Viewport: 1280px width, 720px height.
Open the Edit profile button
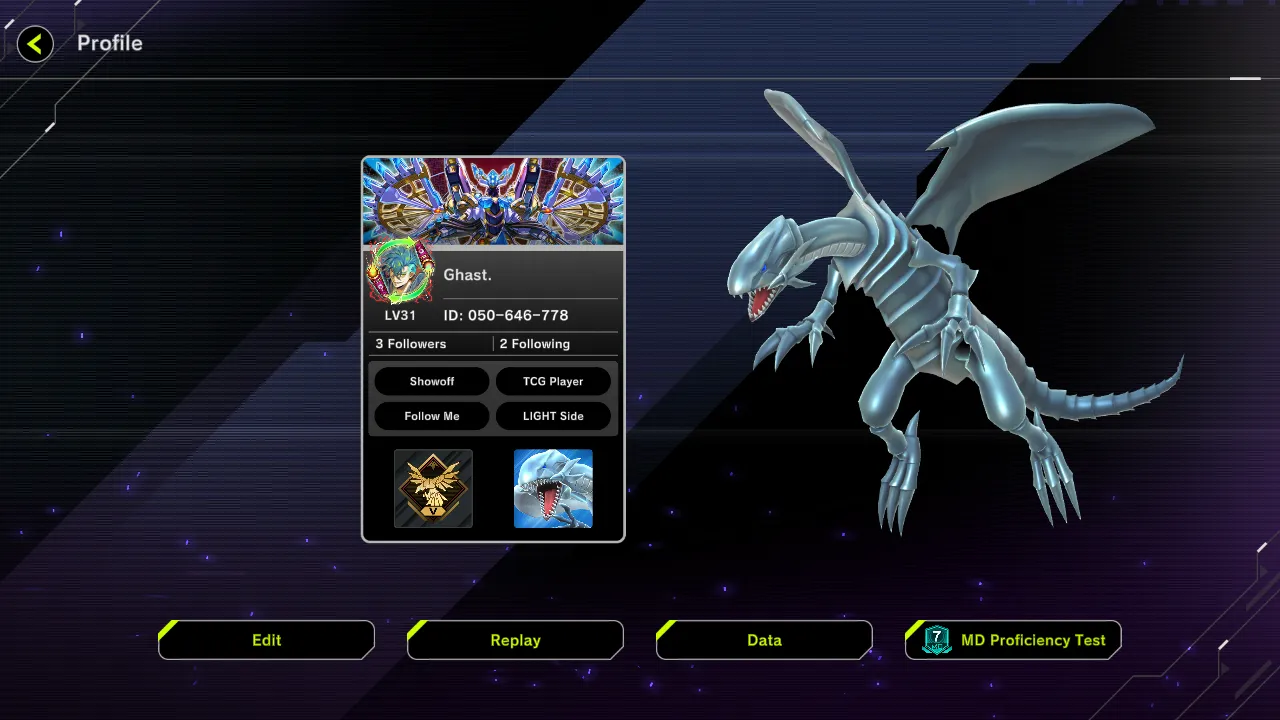pyautogui.click(x=266, y=640)
